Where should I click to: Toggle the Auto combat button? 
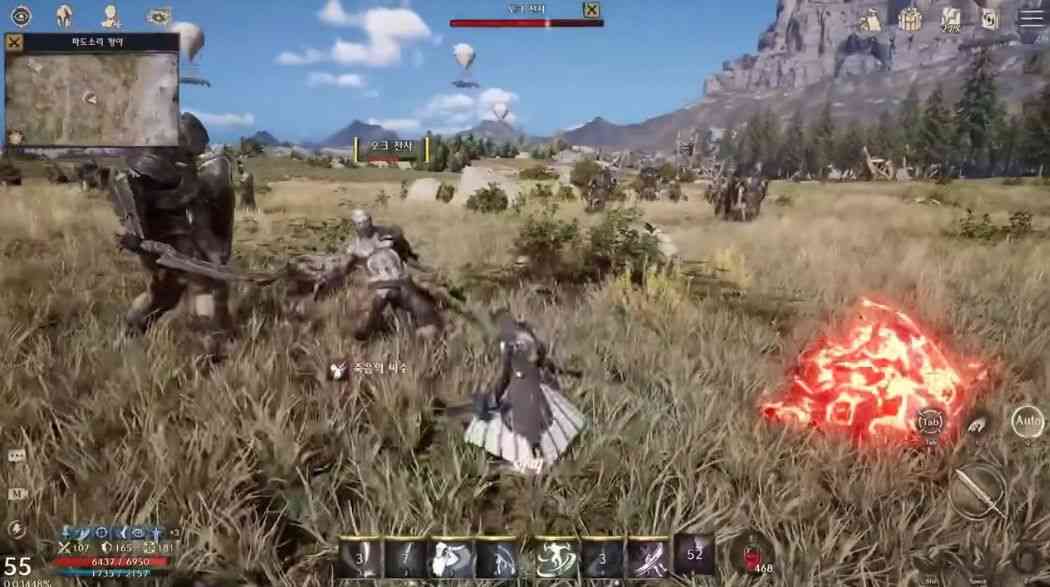point(1027,422)
